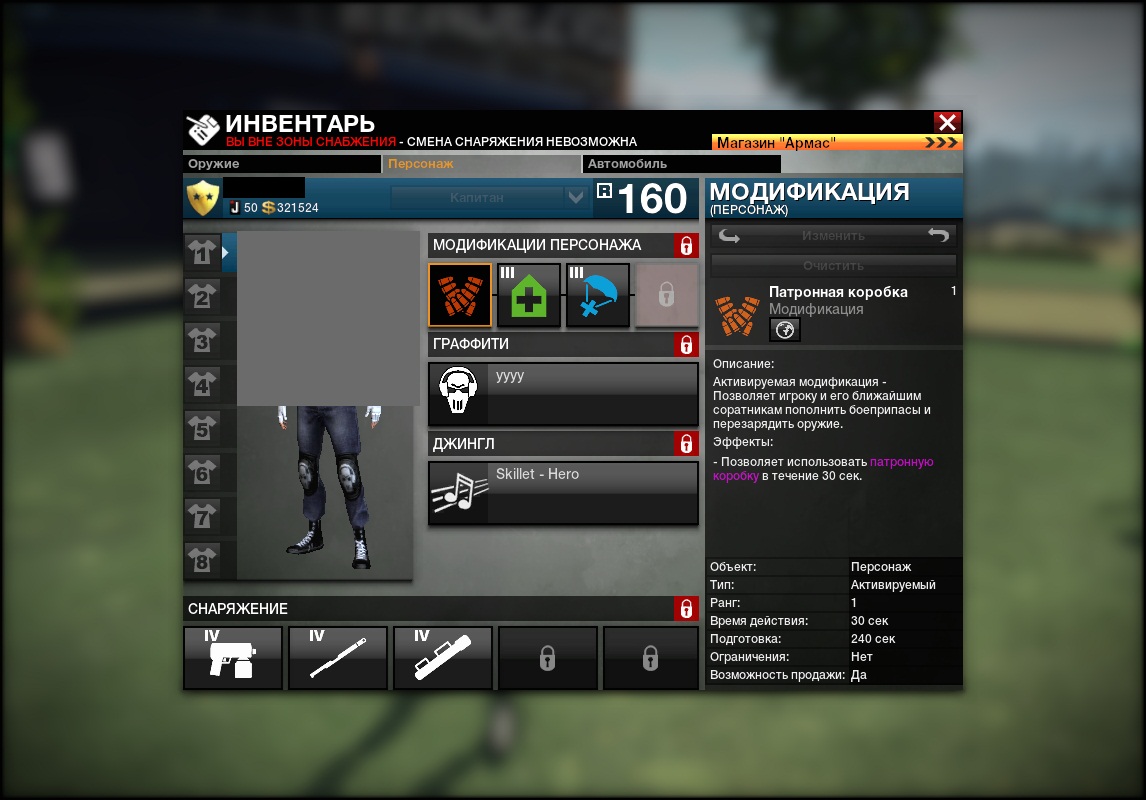Select the ammo box modification slot
Image resolution: width=1146 pixels, height=800 pixels.
460,295
